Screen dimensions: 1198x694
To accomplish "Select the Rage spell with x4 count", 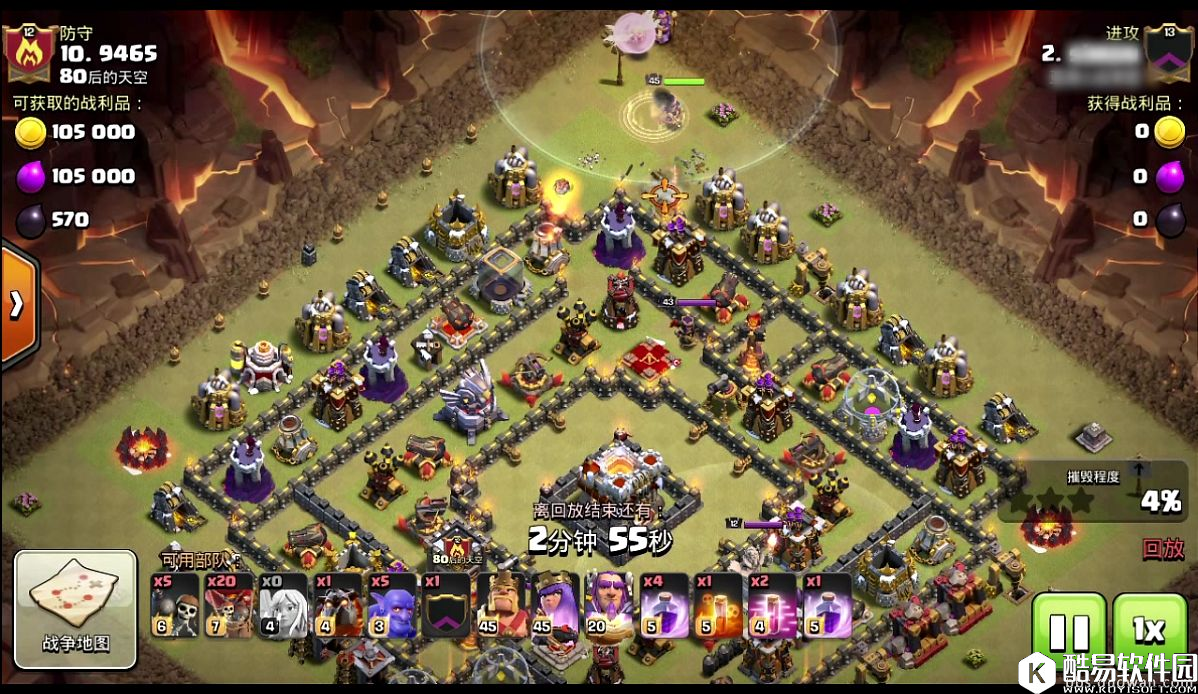I will [664, 606].
